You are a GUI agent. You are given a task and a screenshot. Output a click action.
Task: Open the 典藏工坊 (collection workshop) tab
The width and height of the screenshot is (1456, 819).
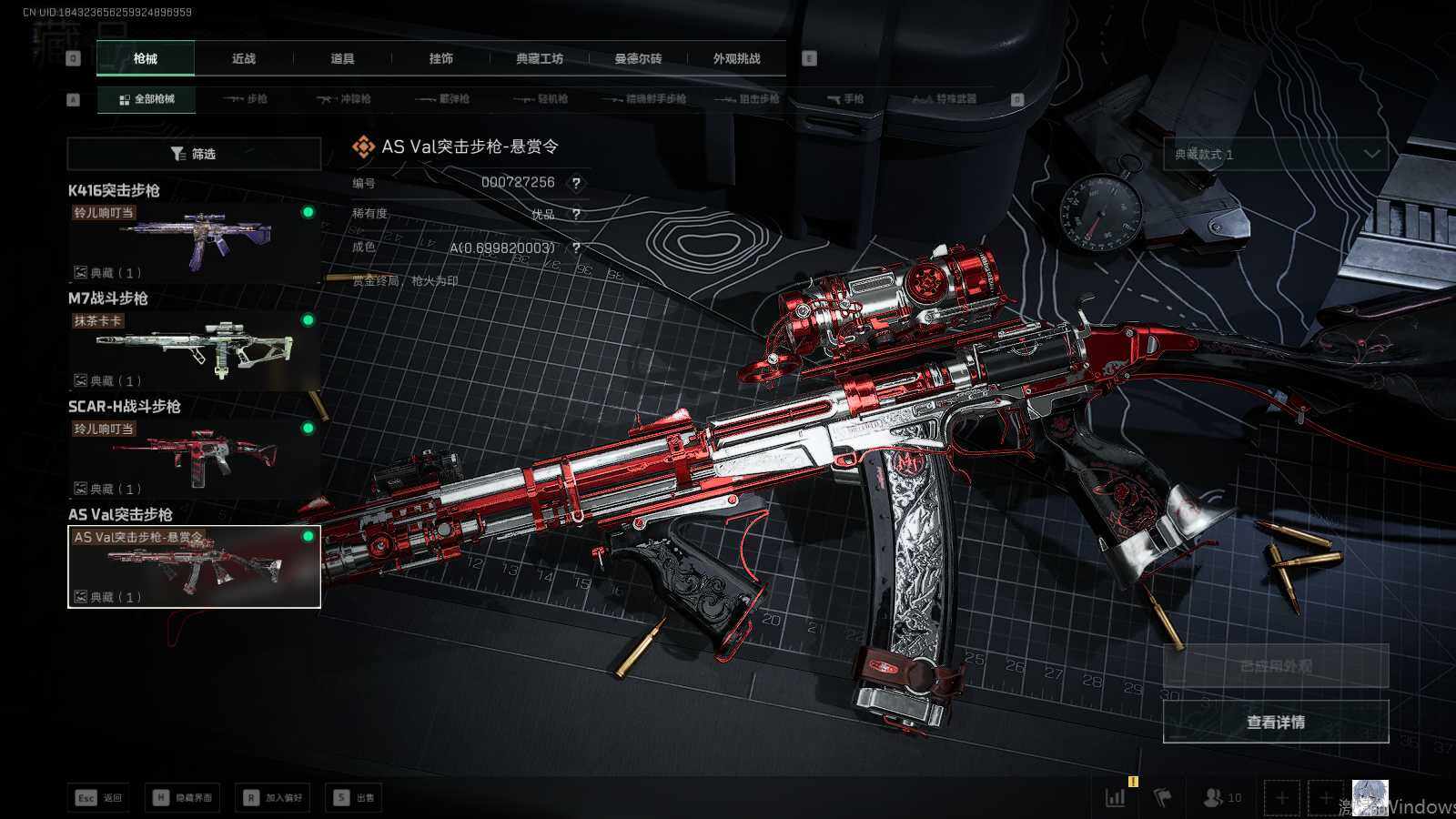coord(540,59)
